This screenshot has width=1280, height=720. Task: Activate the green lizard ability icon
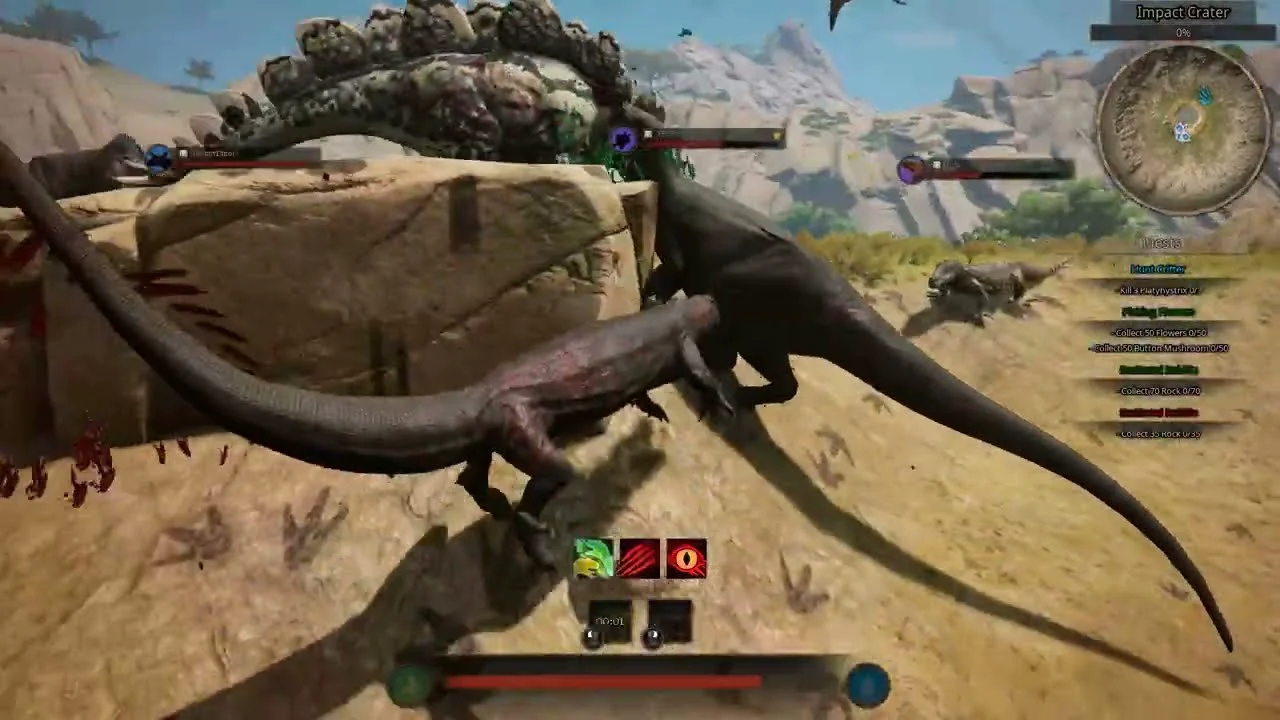tap(593, 559)
